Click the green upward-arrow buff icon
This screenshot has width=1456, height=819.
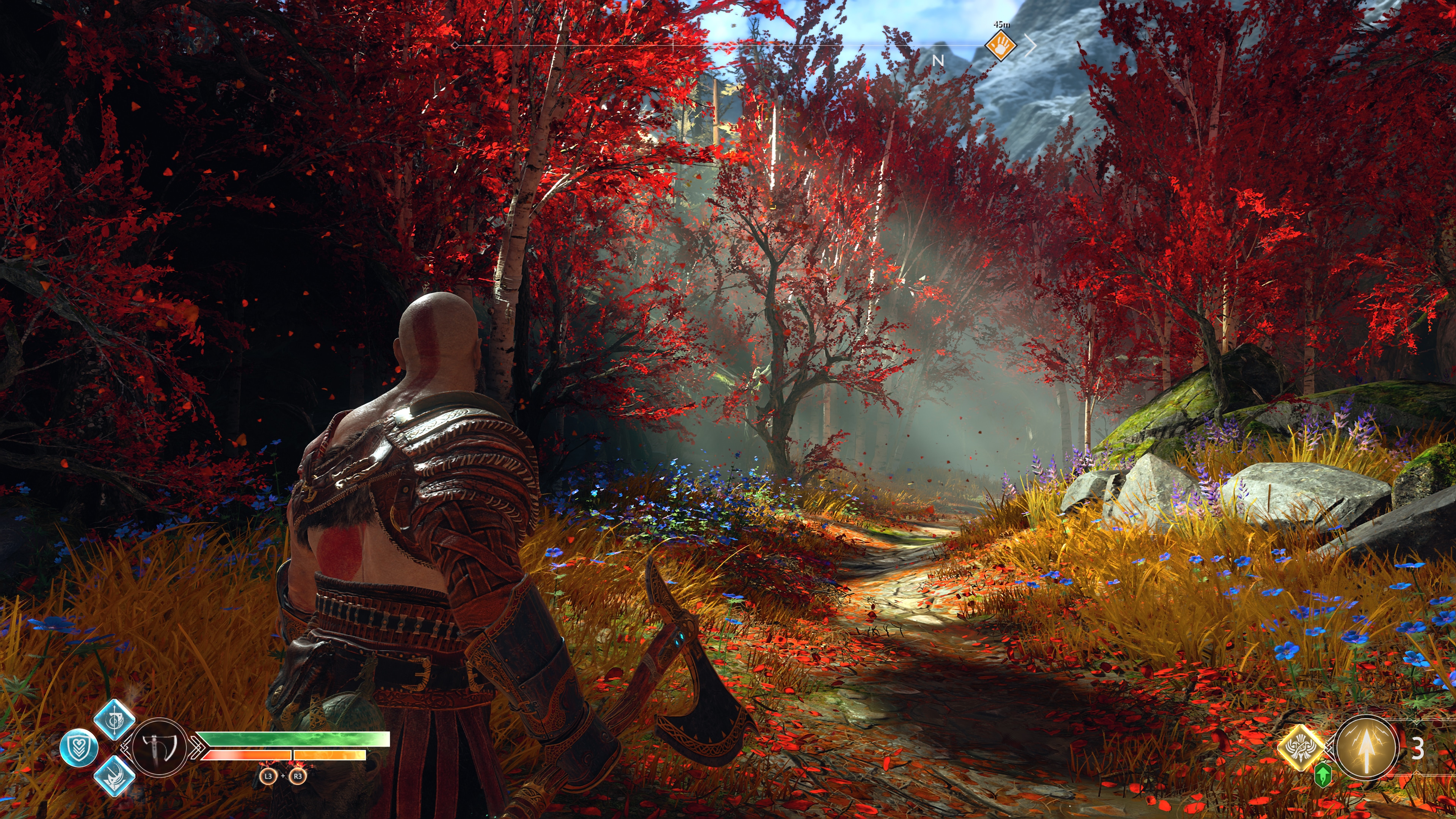(1322, 775)
